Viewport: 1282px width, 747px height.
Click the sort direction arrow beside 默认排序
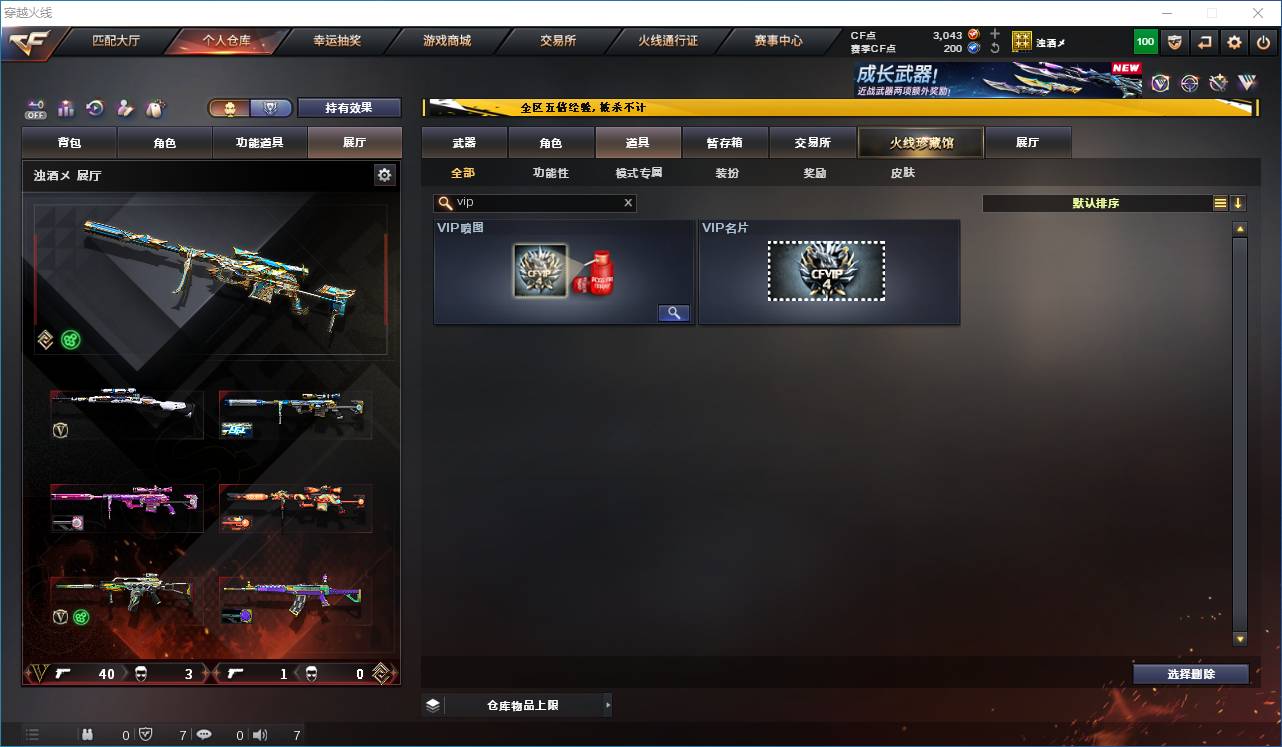pyautogui.click(x=1238, y=203)
